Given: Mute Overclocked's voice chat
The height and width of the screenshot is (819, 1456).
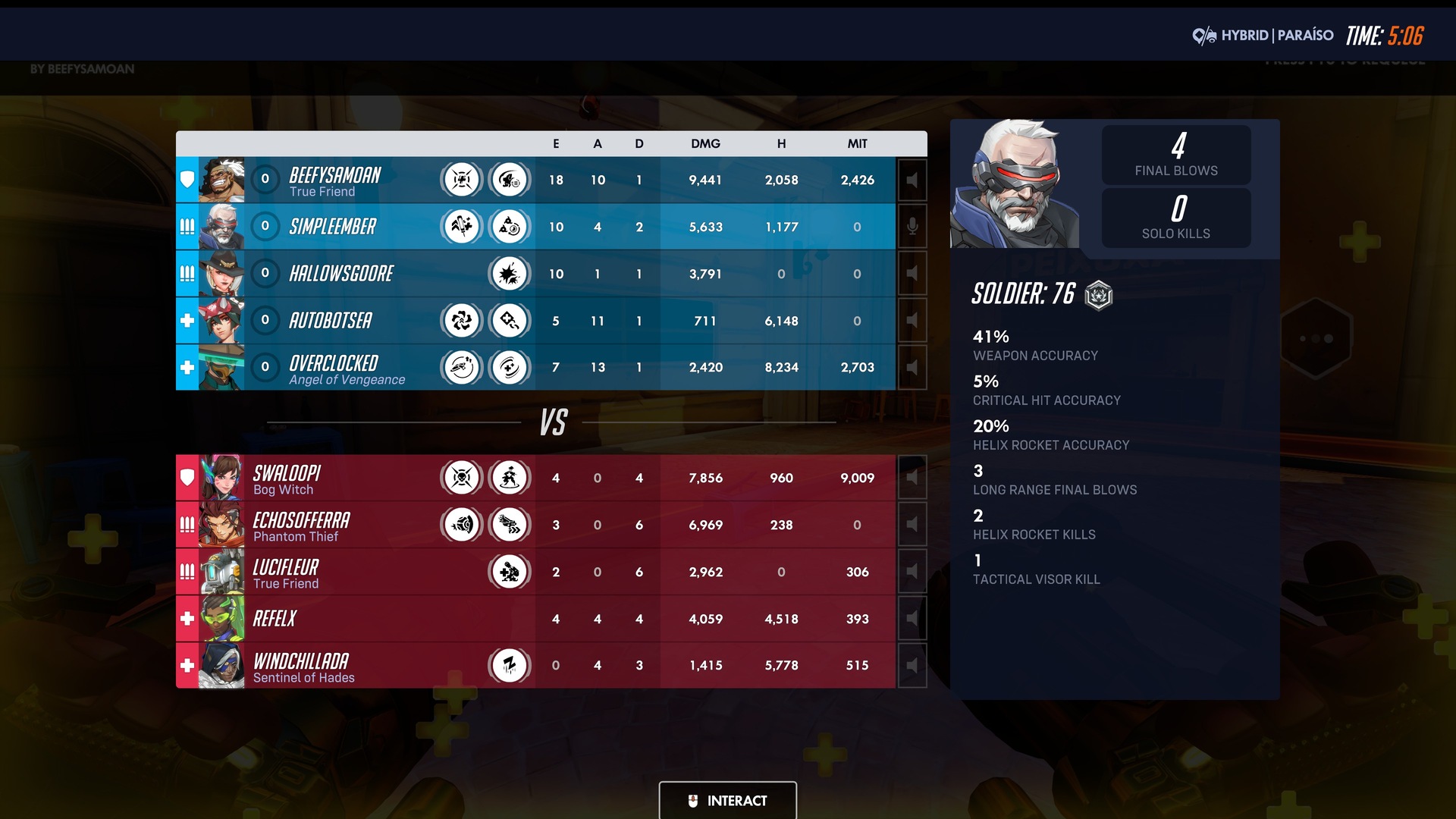Looking at the screenshot, I should coord(912,367).
